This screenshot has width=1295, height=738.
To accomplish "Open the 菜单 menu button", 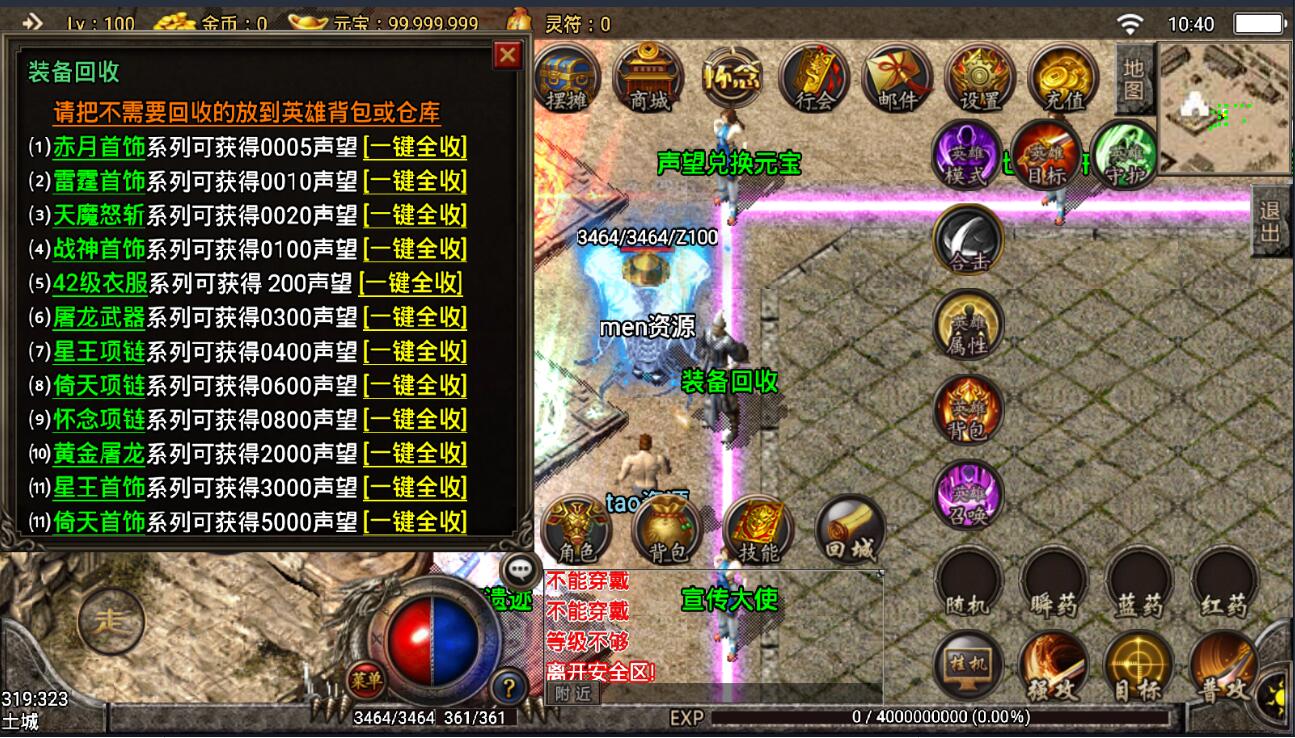I will 366,680.
